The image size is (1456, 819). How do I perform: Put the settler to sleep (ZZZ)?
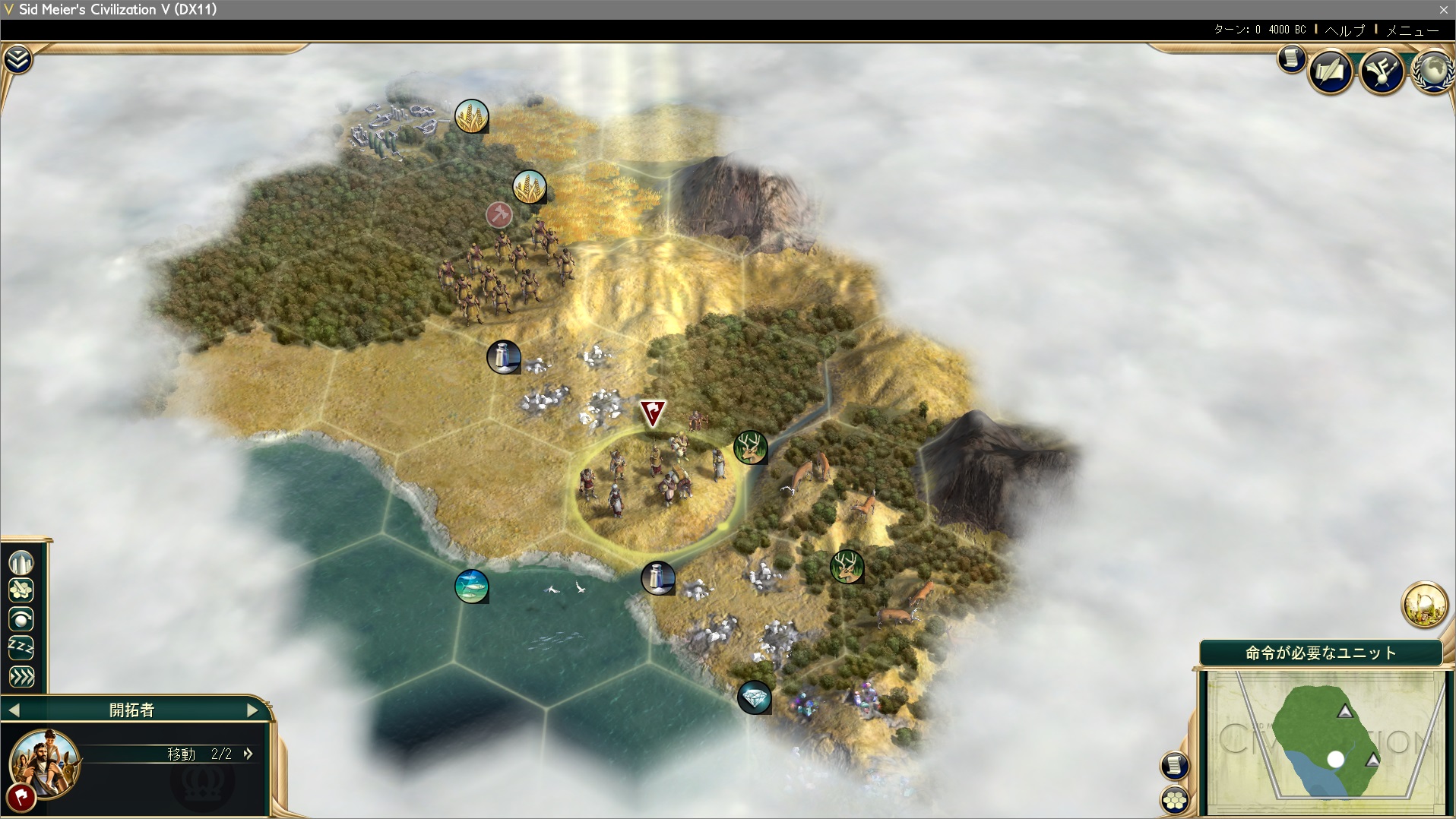tap(21, 647)
